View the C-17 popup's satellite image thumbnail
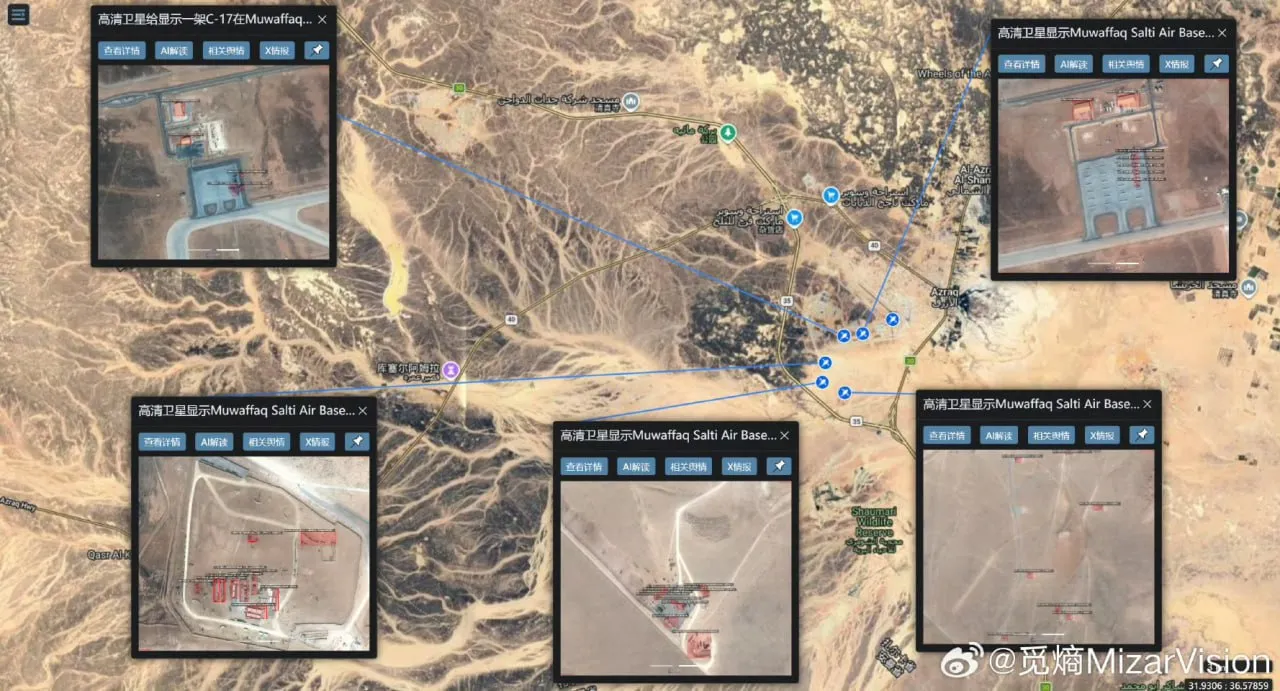Screen dimensions: 1280x691 click(x=214, y=162)
